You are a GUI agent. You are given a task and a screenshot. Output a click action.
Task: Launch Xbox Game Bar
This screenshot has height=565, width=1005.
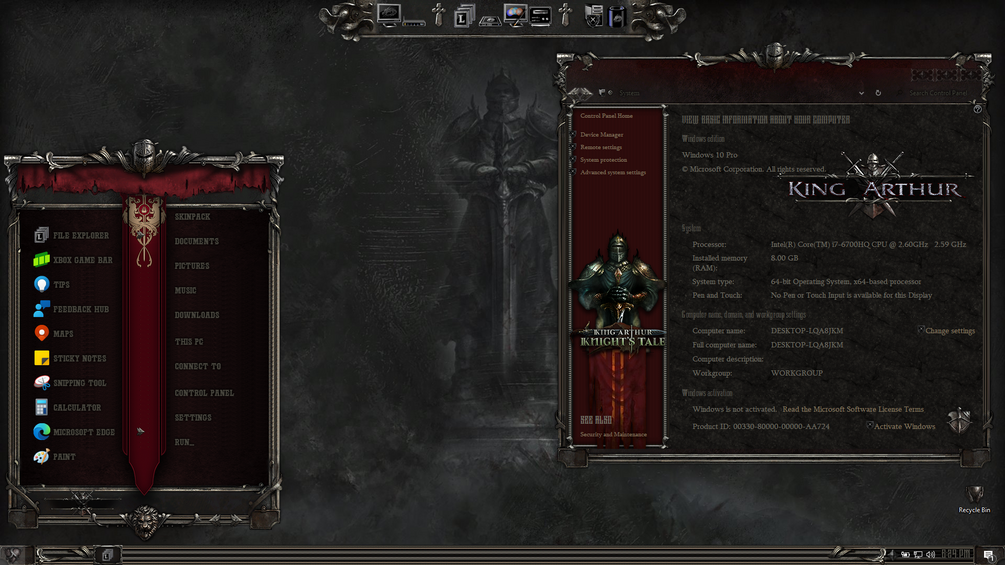(82, 260)
